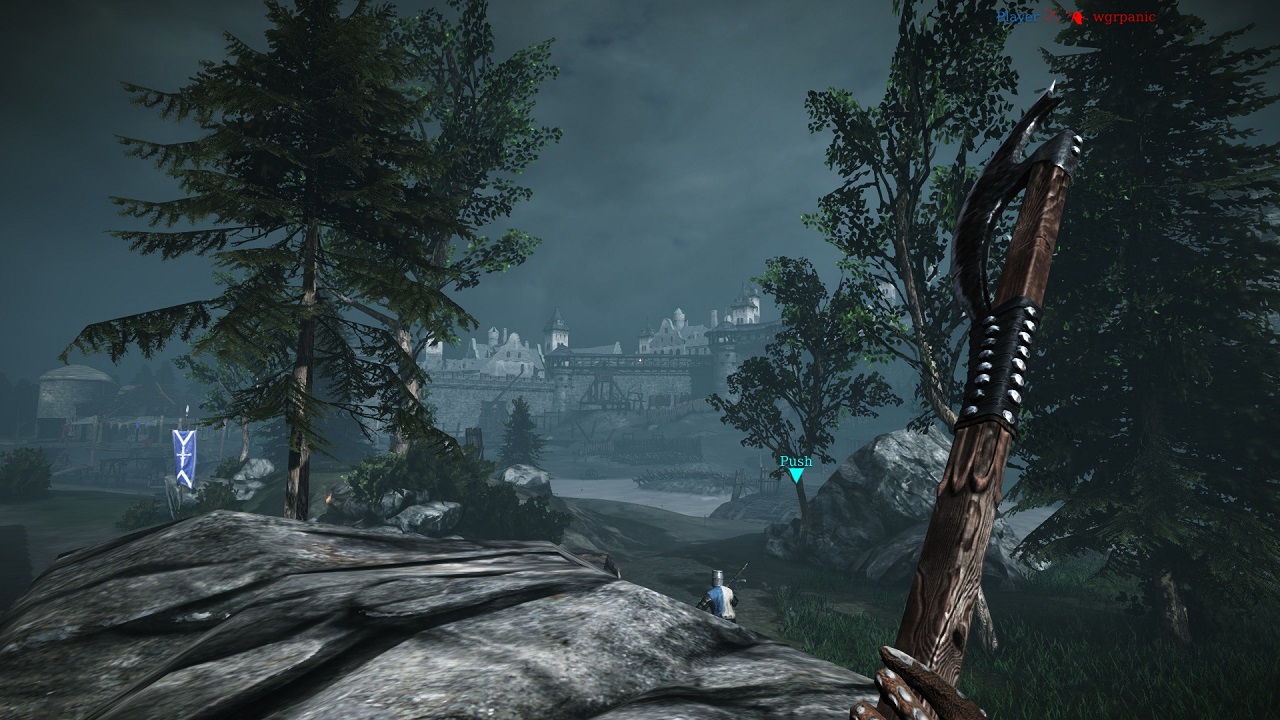The image size is (1280, 720).
Task: Click the wgrpanic kill feed entry
Action: tap(1124, 17)
